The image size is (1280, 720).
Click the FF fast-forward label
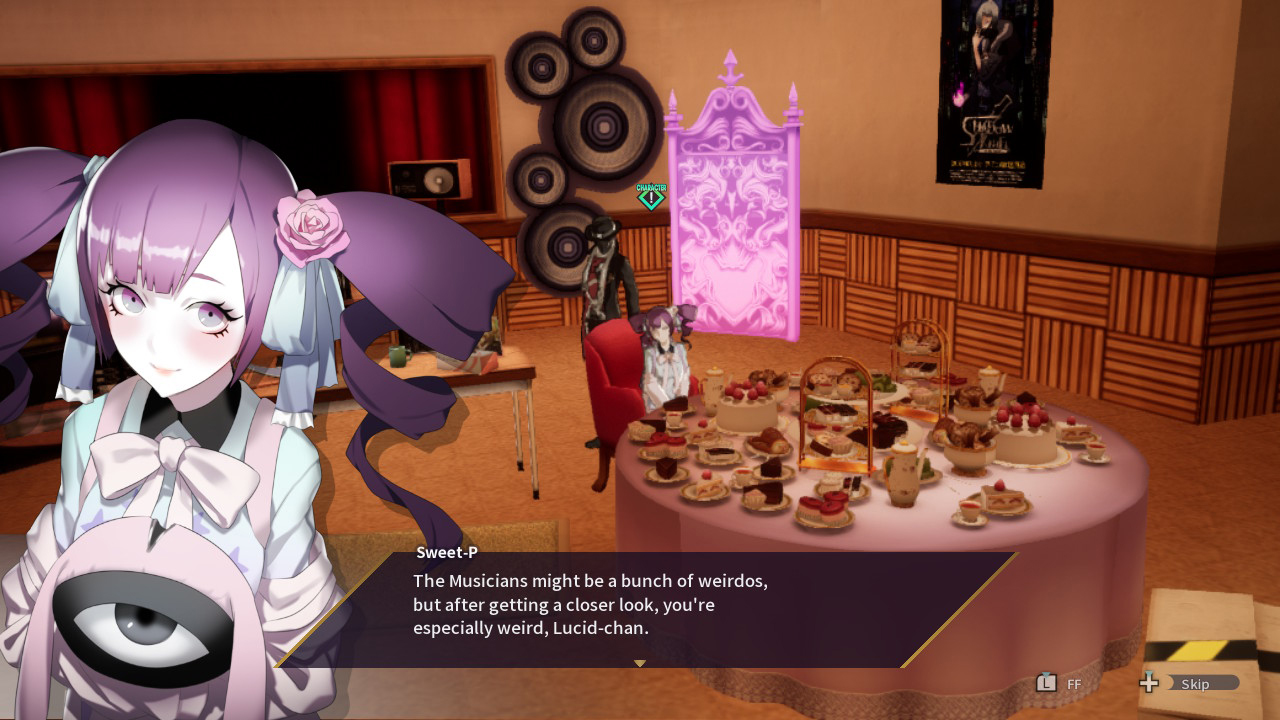(x=1074, y=684)
